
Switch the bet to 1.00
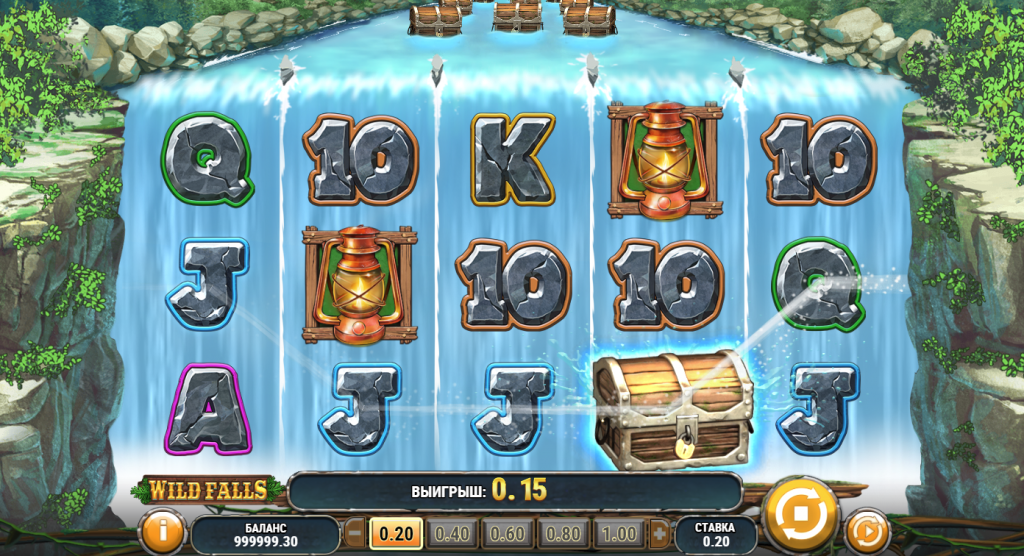point(620,533)
